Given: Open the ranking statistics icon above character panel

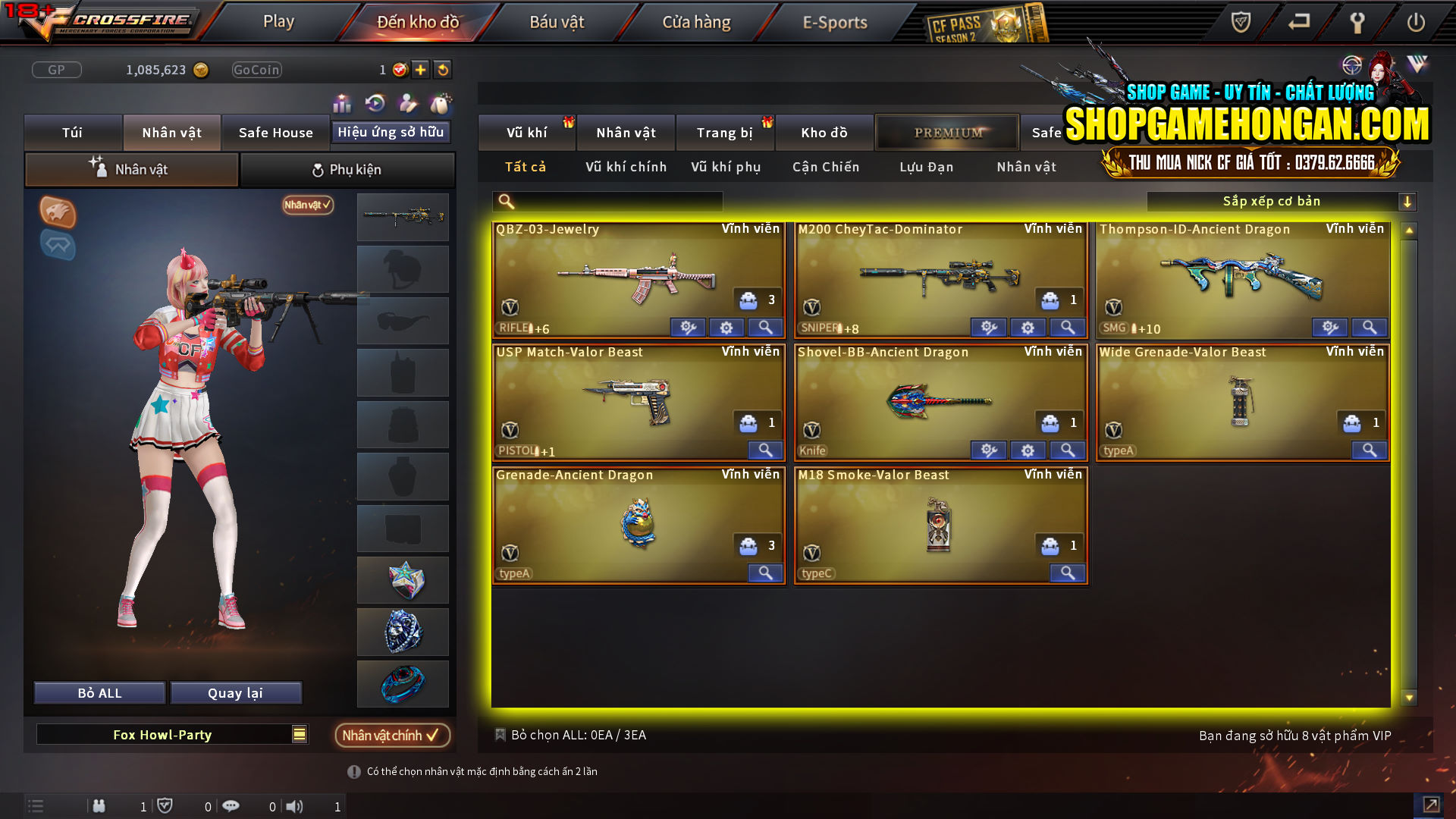Looking at the screenshot, I should coord(342,104).
